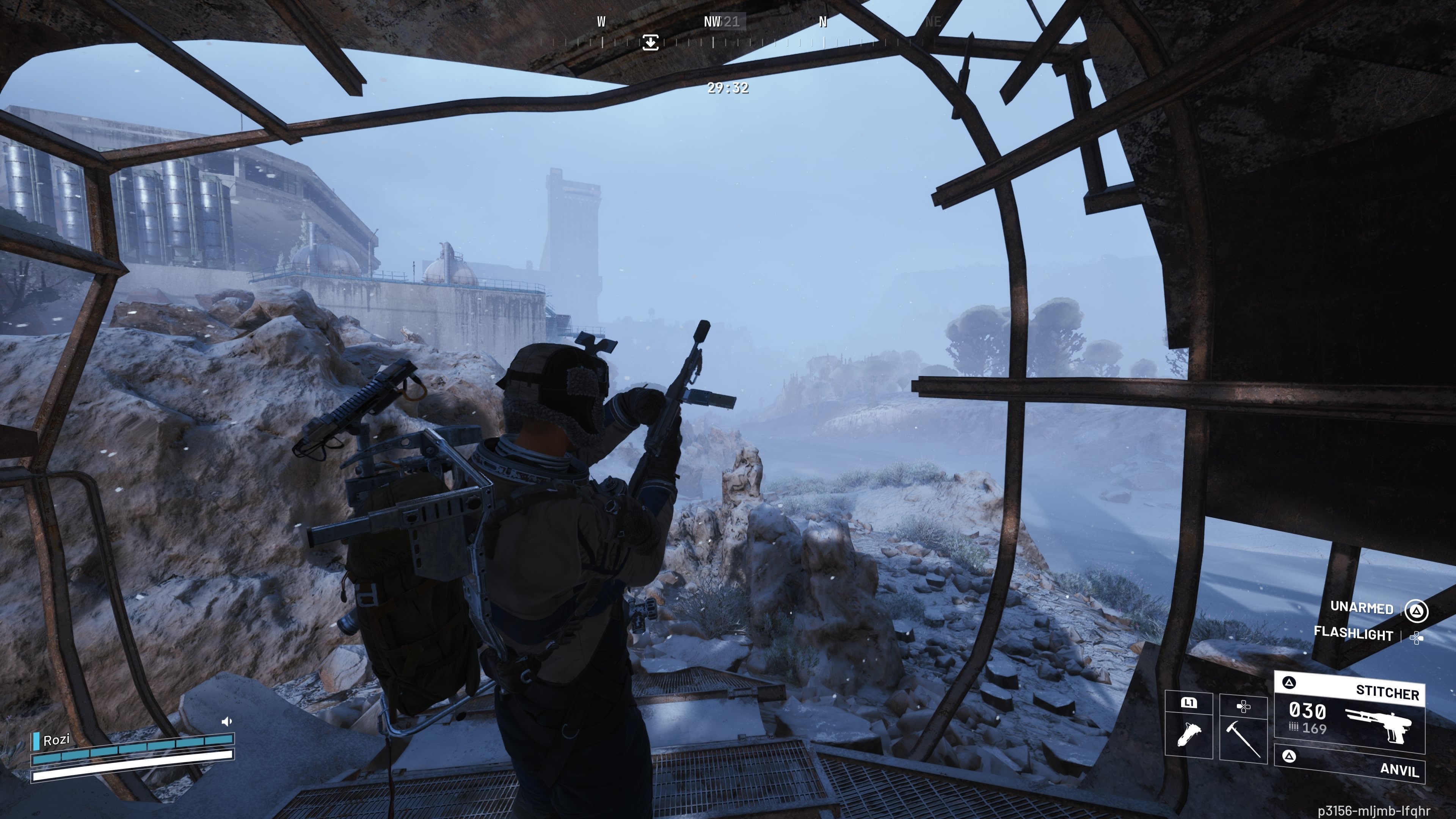
Task: Click the extraction marker on the compass
Action: (650, 42)
